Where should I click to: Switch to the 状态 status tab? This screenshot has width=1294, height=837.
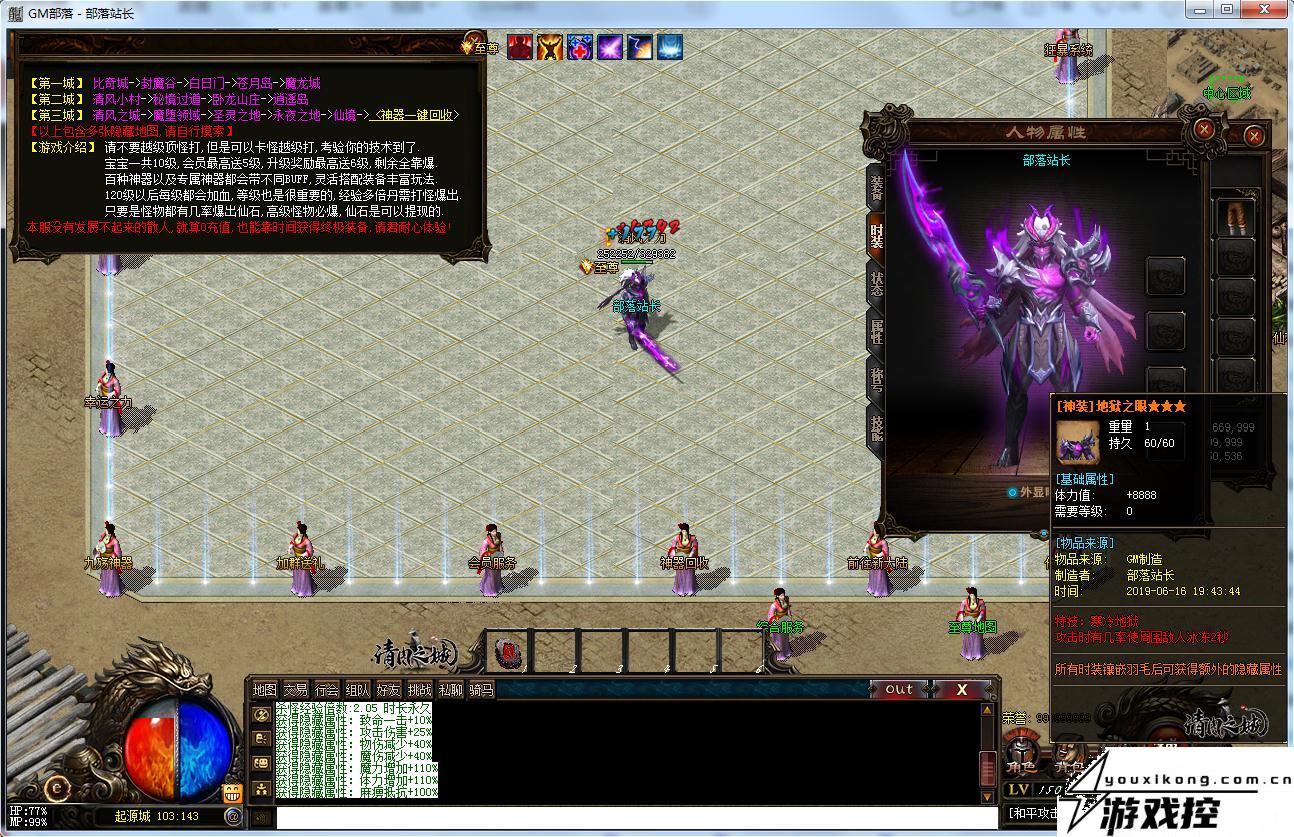click(x=876, y=284)
